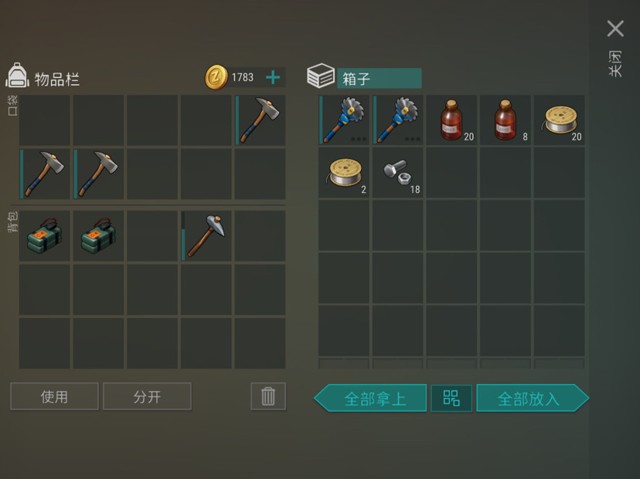Close the chest window
Image resolution: width=640 pixels, height=479 pixels.
click(615, 30)
